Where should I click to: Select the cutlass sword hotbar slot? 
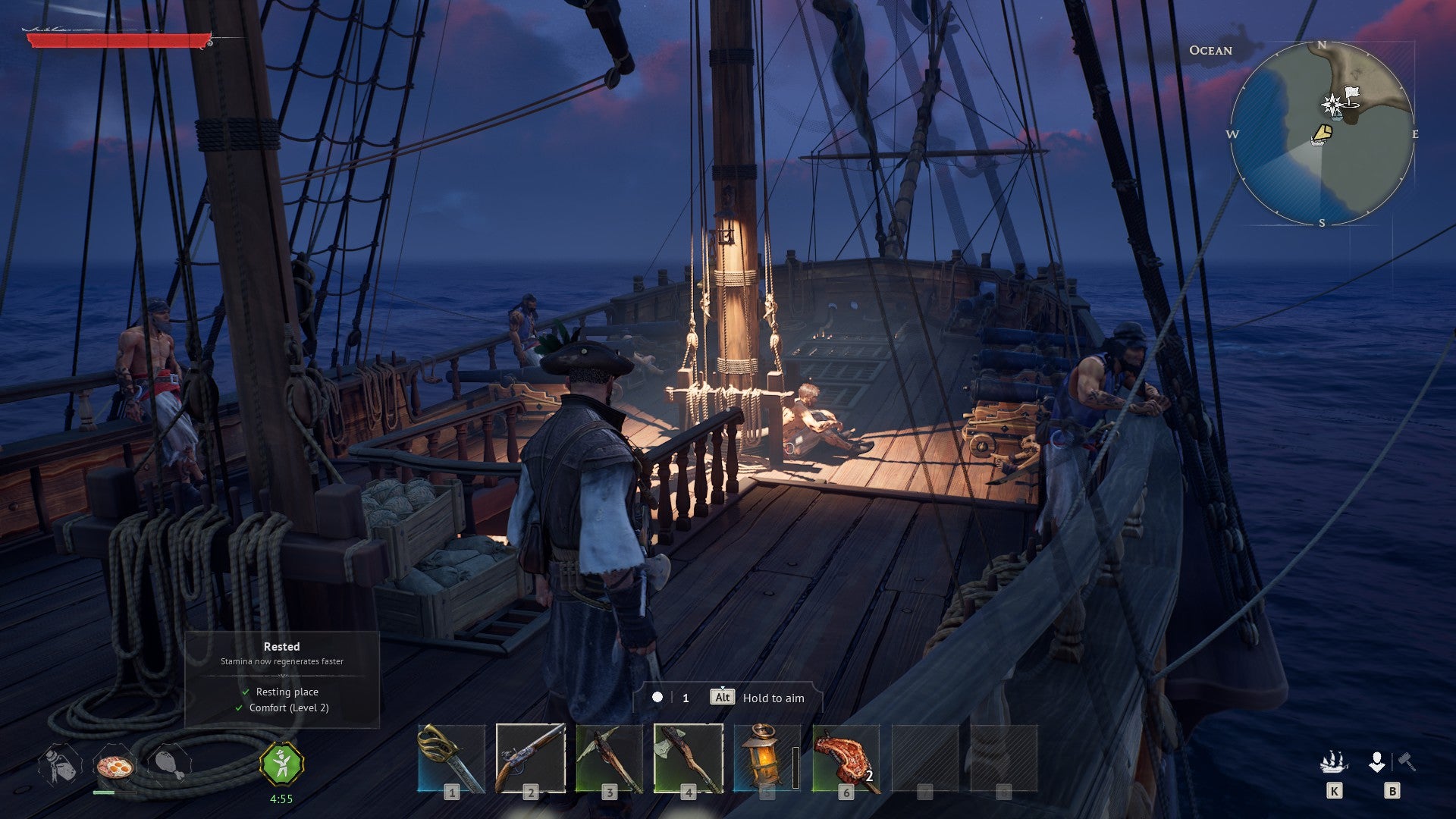point(451,758)
